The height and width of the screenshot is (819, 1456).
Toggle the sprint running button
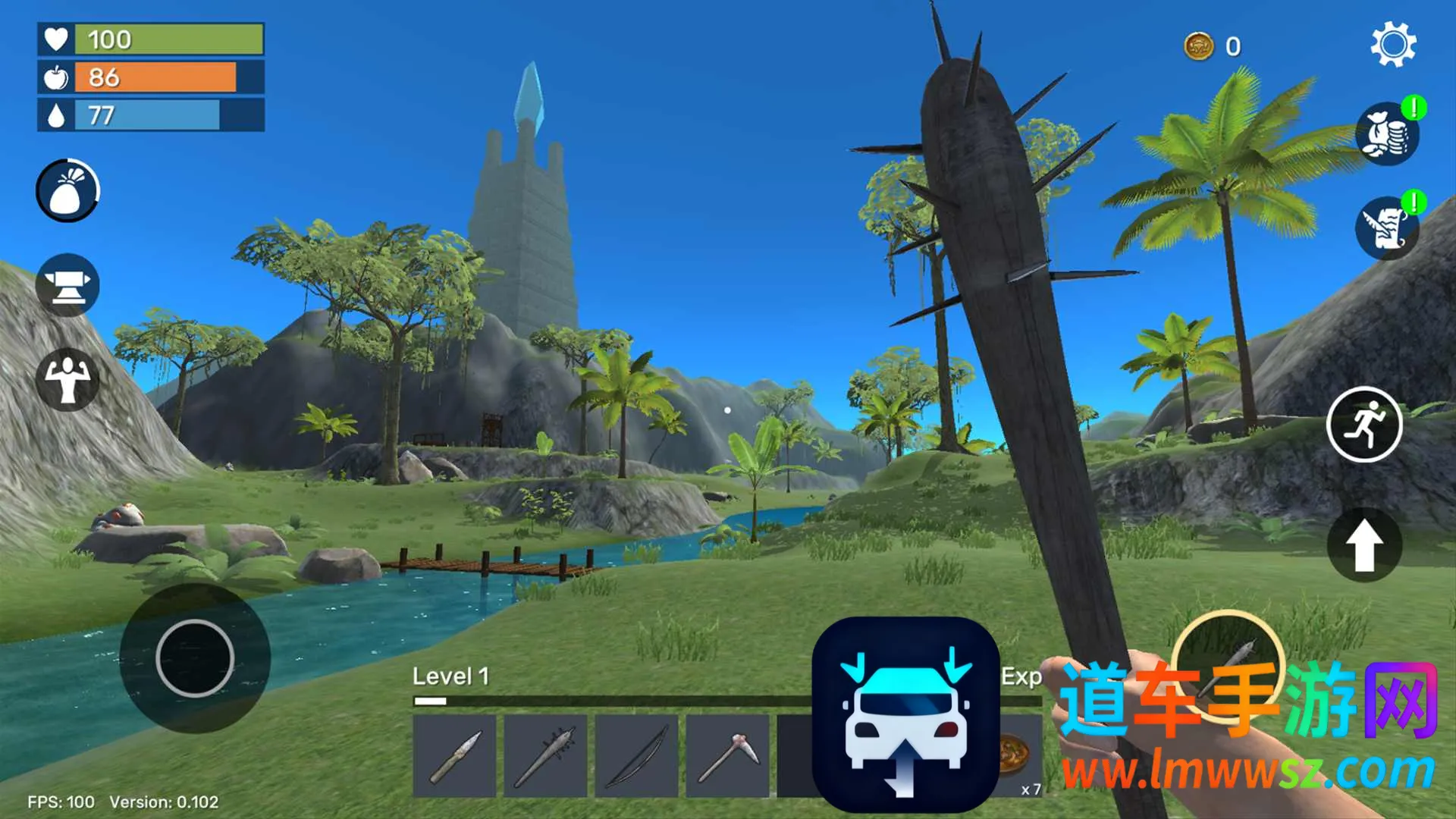[x=1364, y=425]
